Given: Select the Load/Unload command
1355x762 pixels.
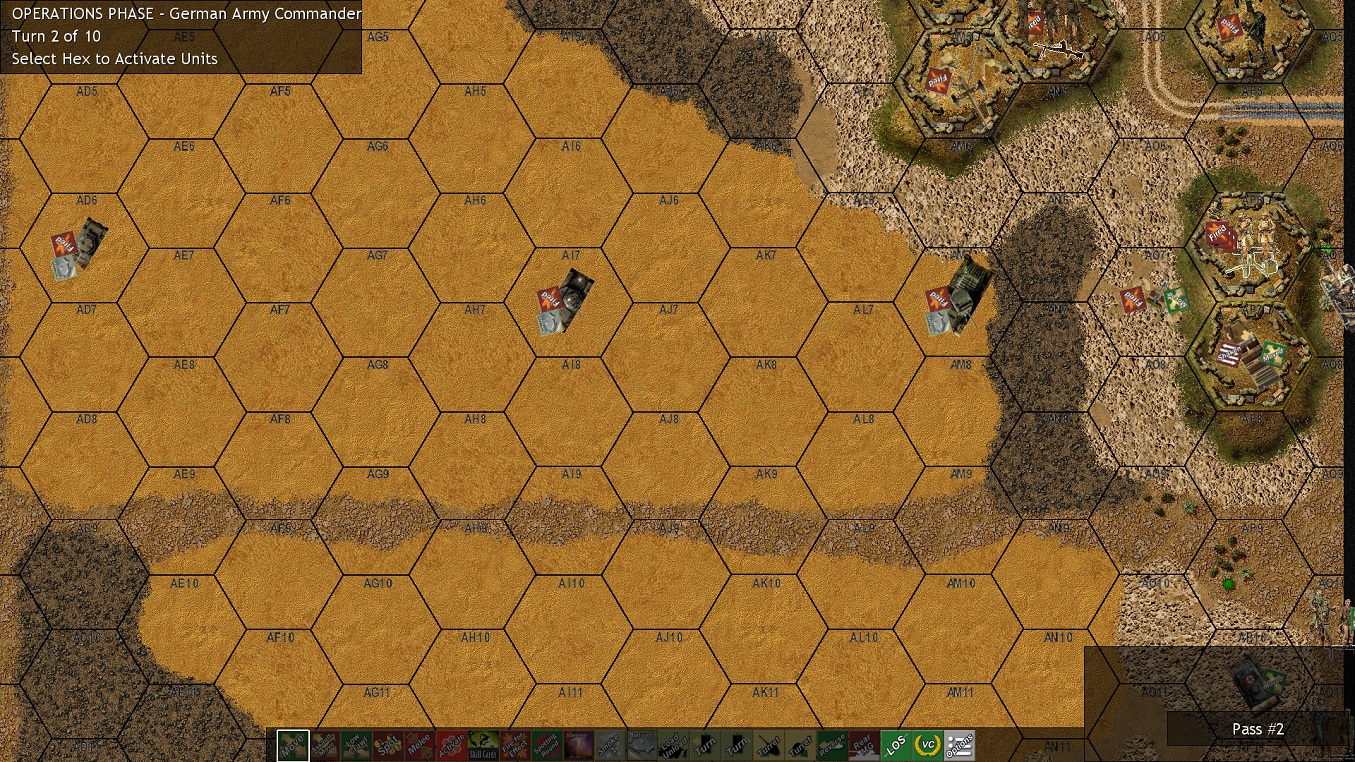Looking at the screenshot, I should pos(675,744).
